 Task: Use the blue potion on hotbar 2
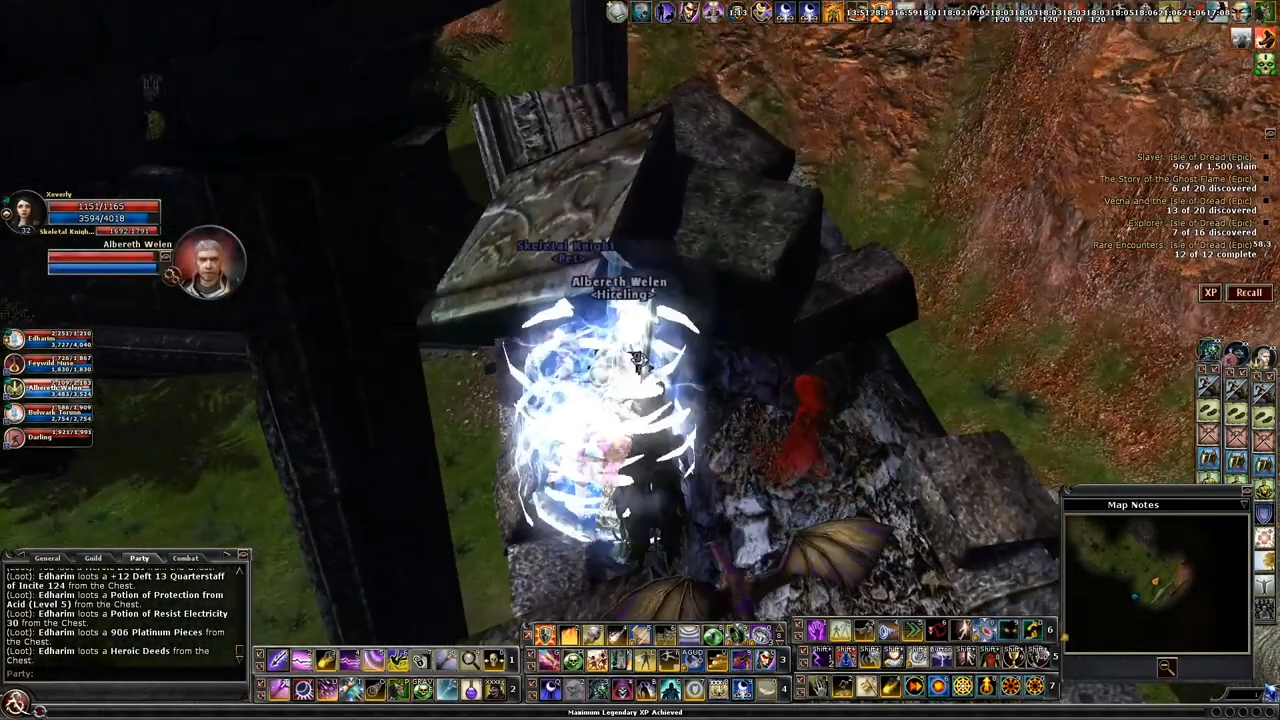470,688
